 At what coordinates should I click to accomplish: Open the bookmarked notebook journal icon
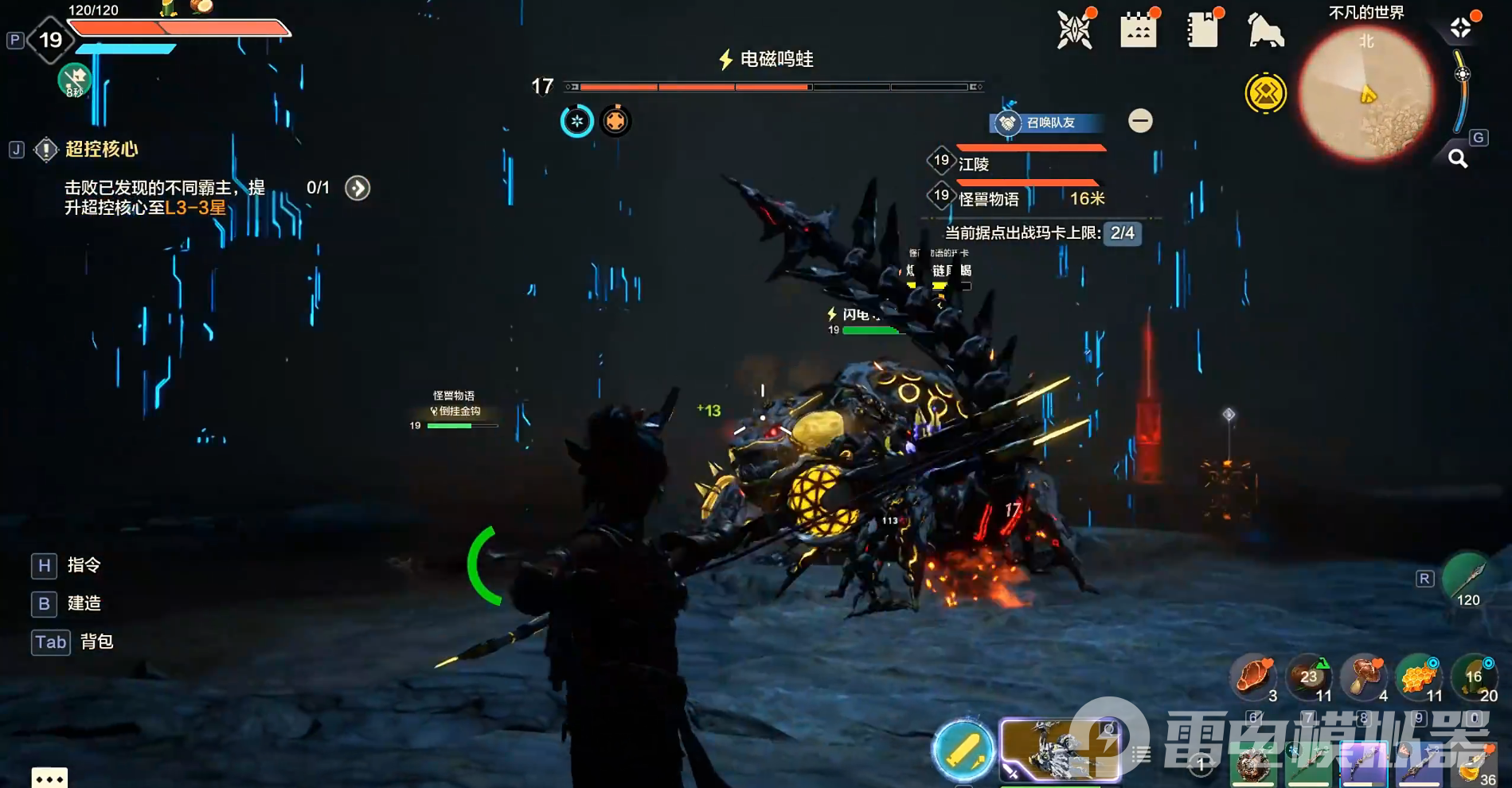1201,31
